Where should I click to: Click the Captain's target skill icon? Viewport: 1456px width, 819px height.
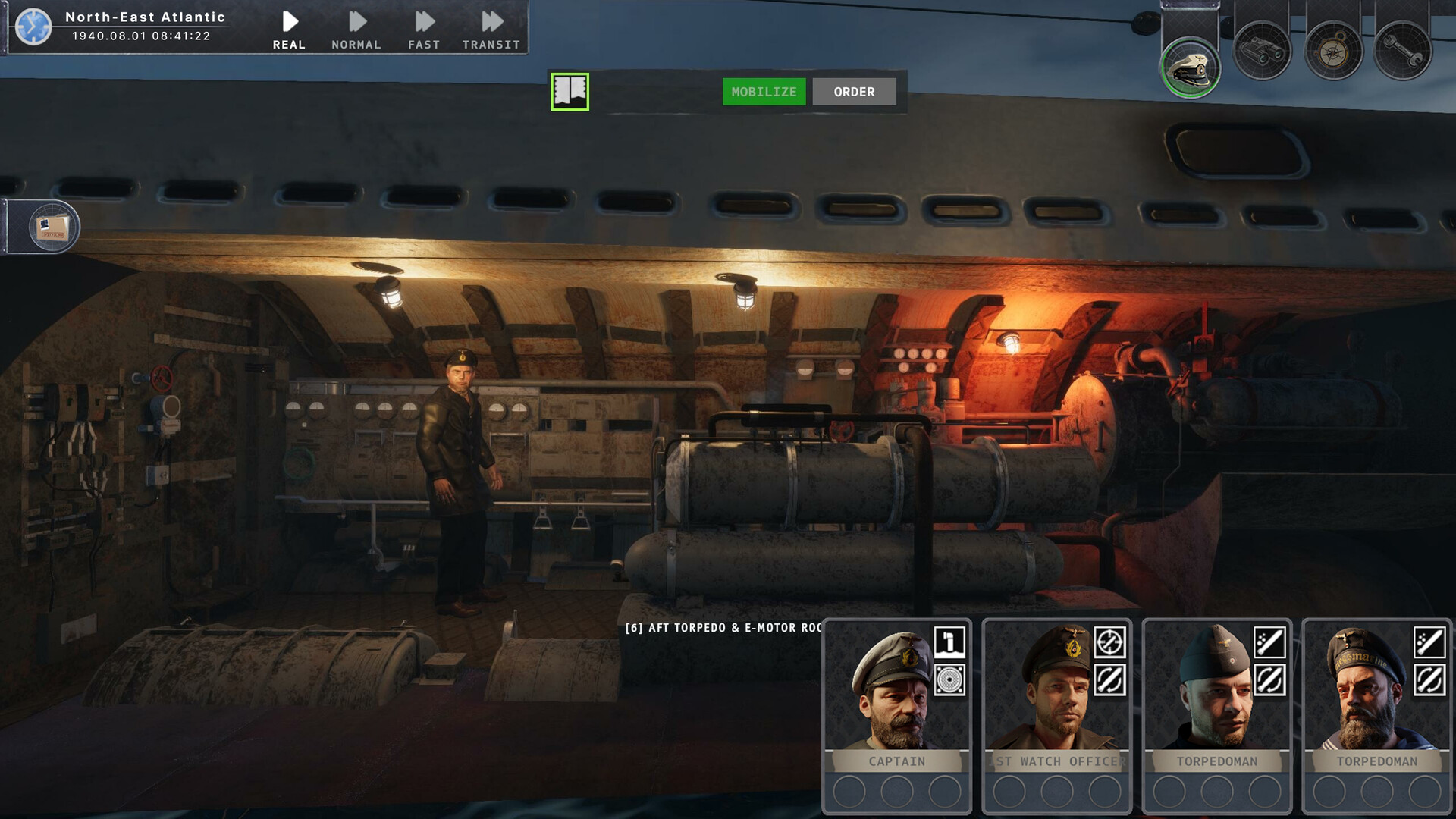click(949, 680)
